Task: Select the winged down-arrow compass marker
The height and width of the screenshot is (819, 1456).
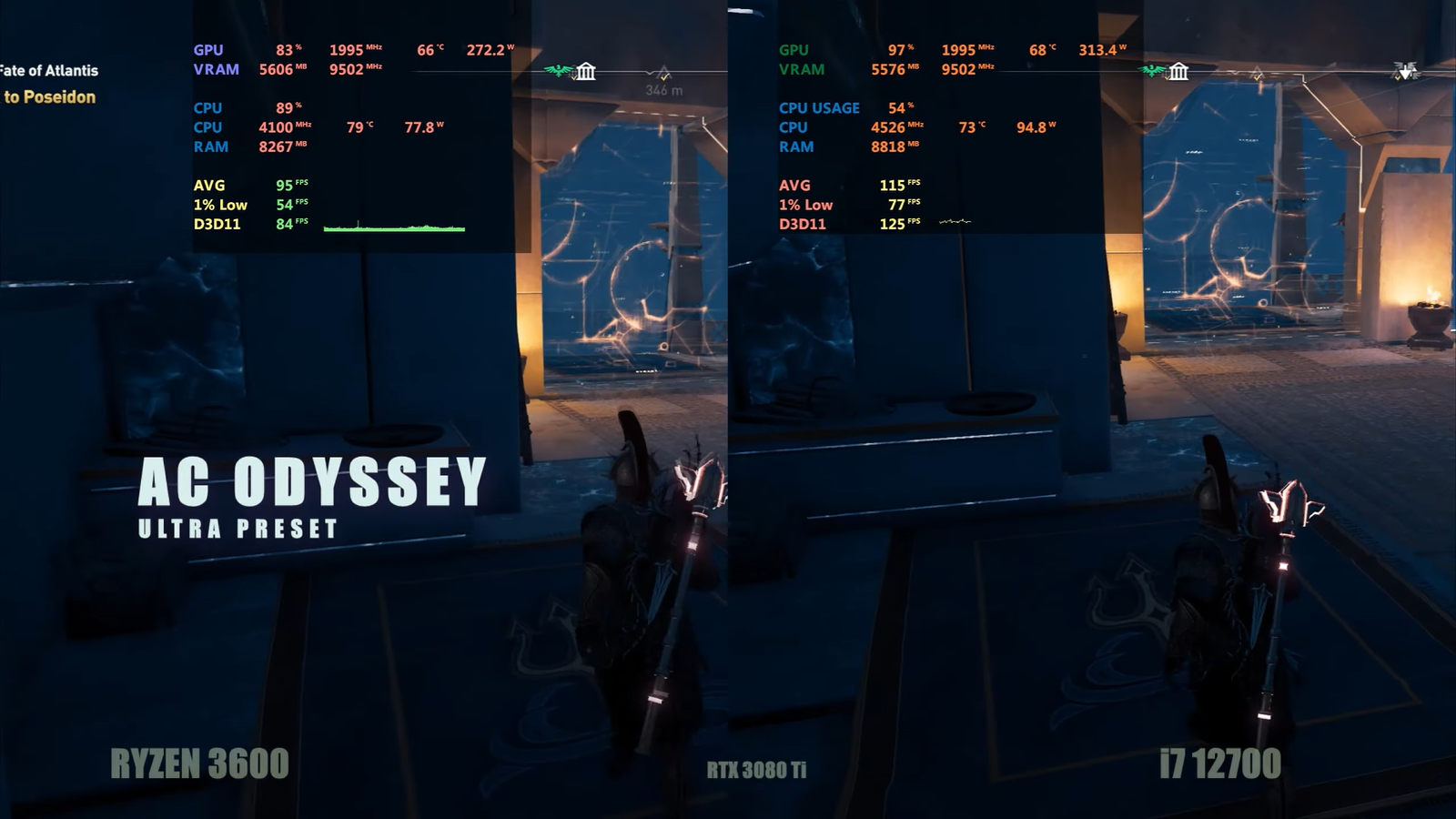Action: (1405, 71)
